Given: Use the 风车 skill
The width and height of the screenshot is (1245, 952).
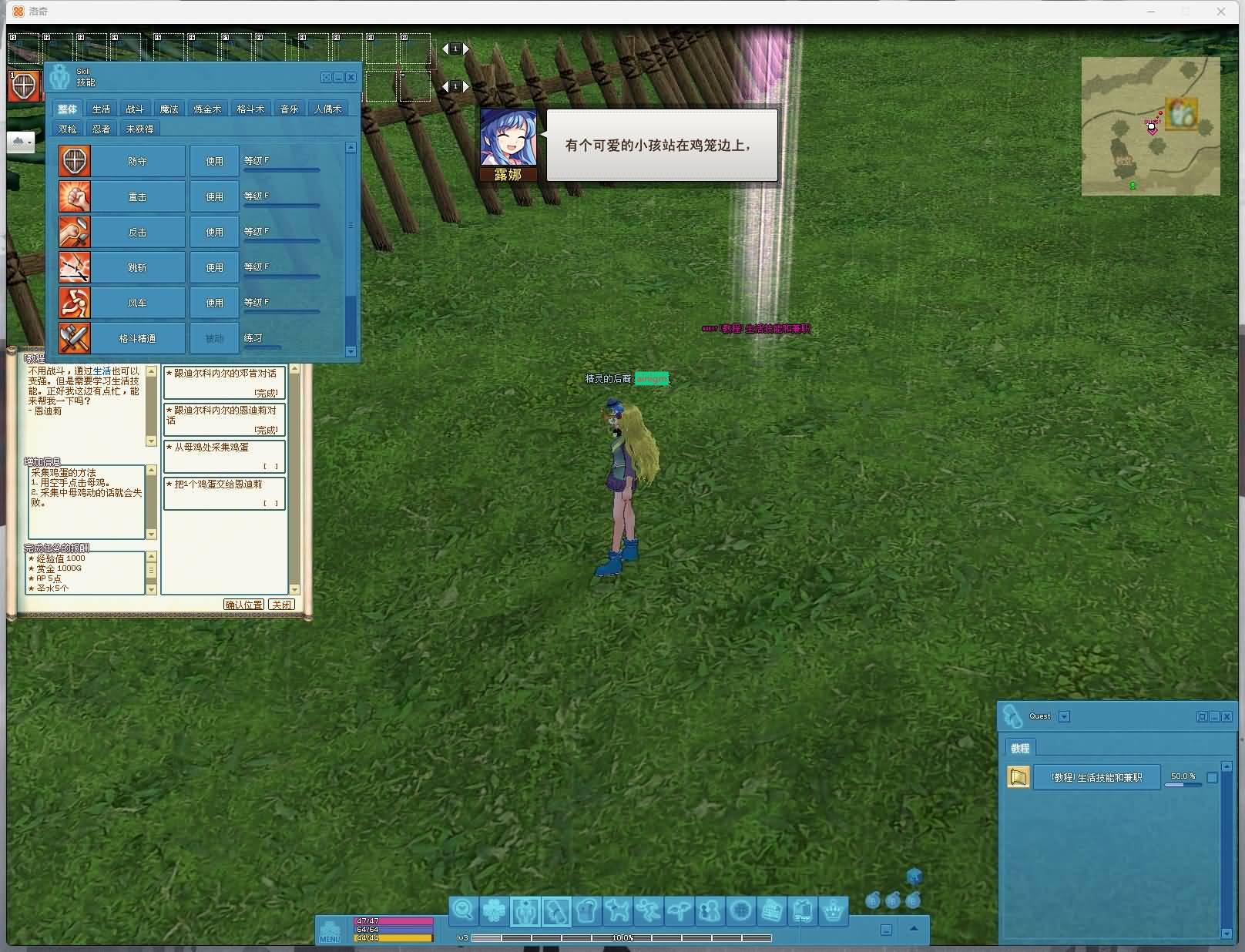Looking at the screenshot, I should pos(214,303).
